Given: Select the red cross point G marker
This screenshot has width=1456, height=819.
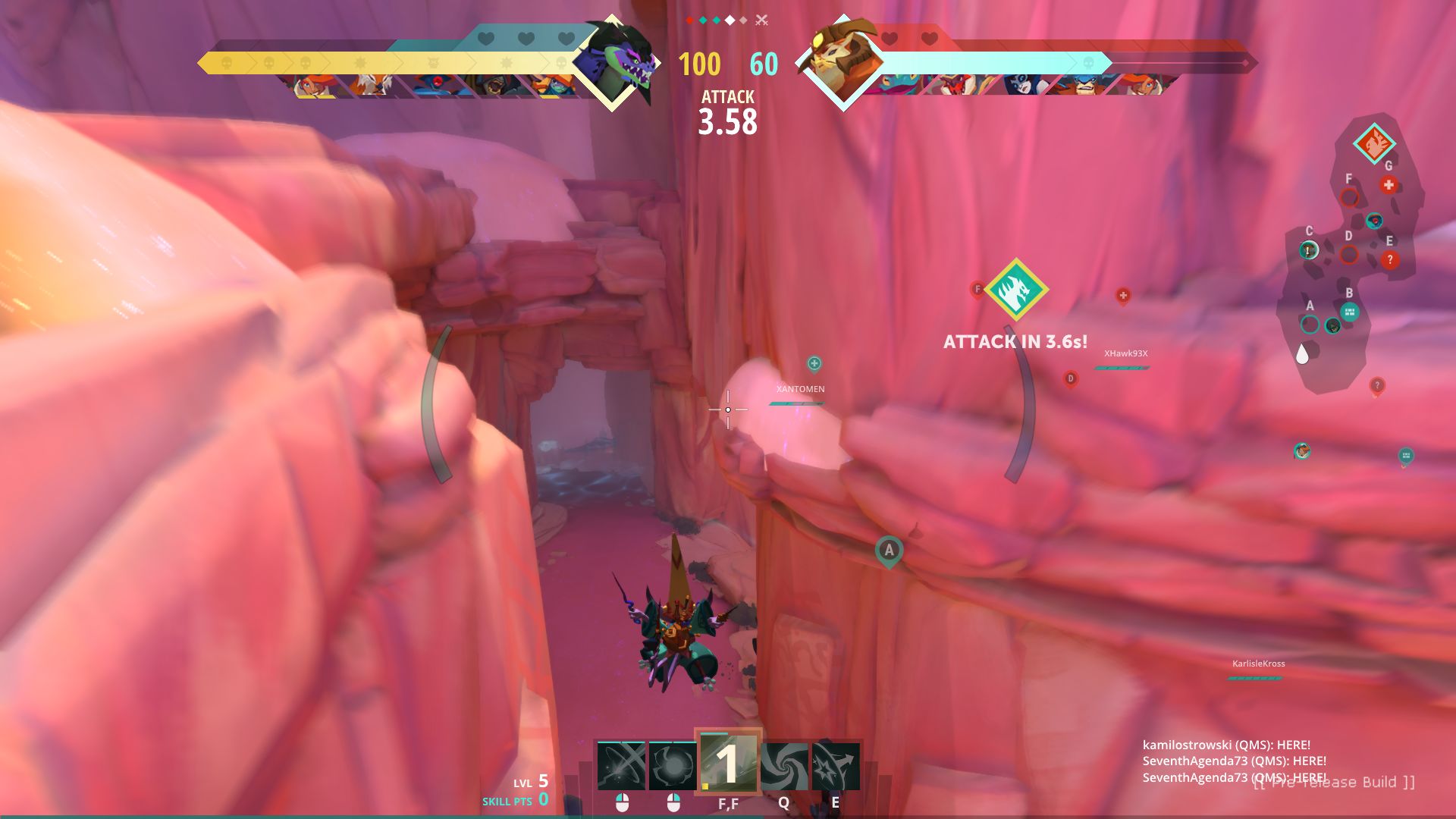Looking at the screenshot, I should (1389, 184).
